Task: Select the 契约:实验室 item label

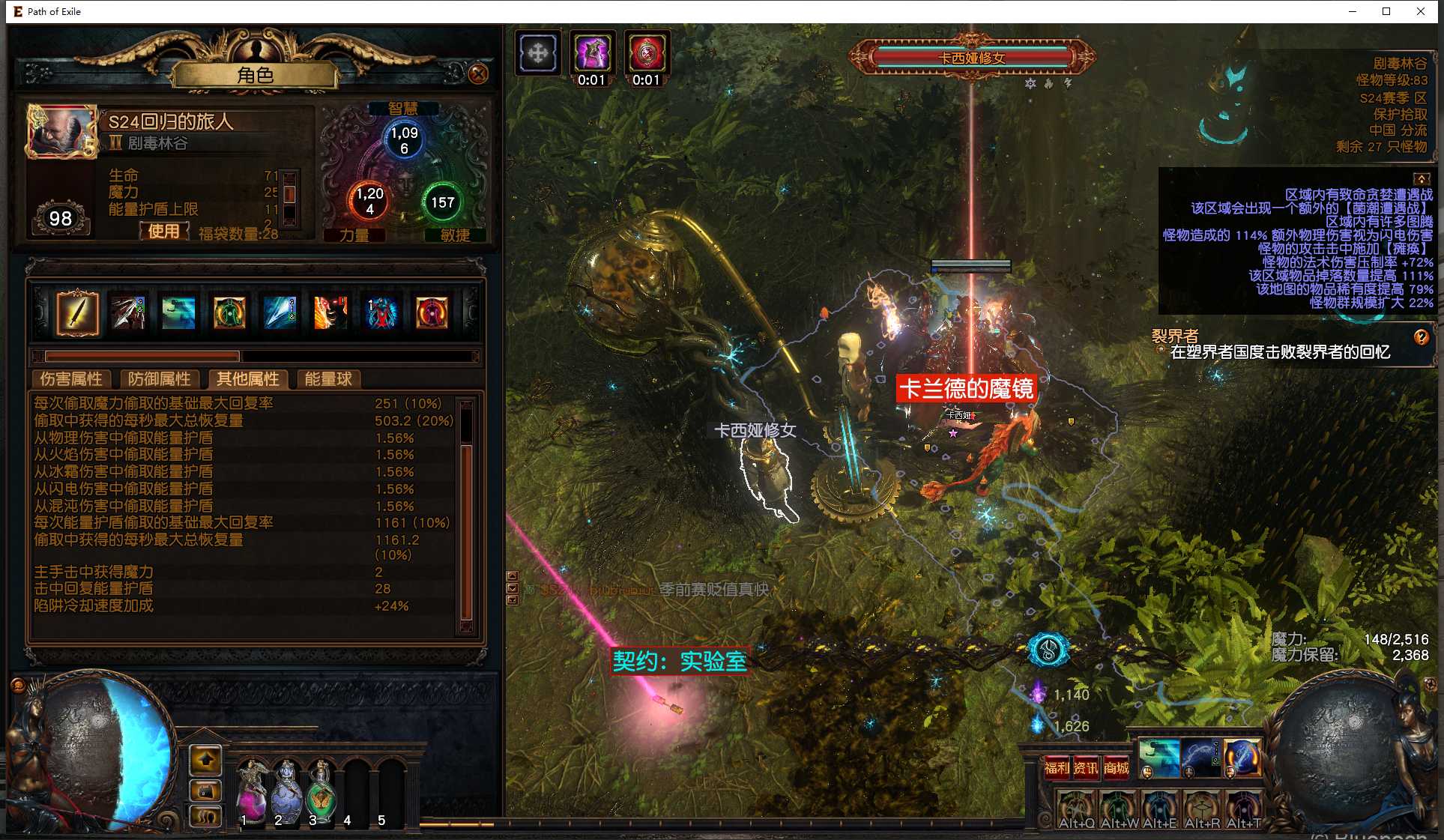Action: click(x=680, y=662)
